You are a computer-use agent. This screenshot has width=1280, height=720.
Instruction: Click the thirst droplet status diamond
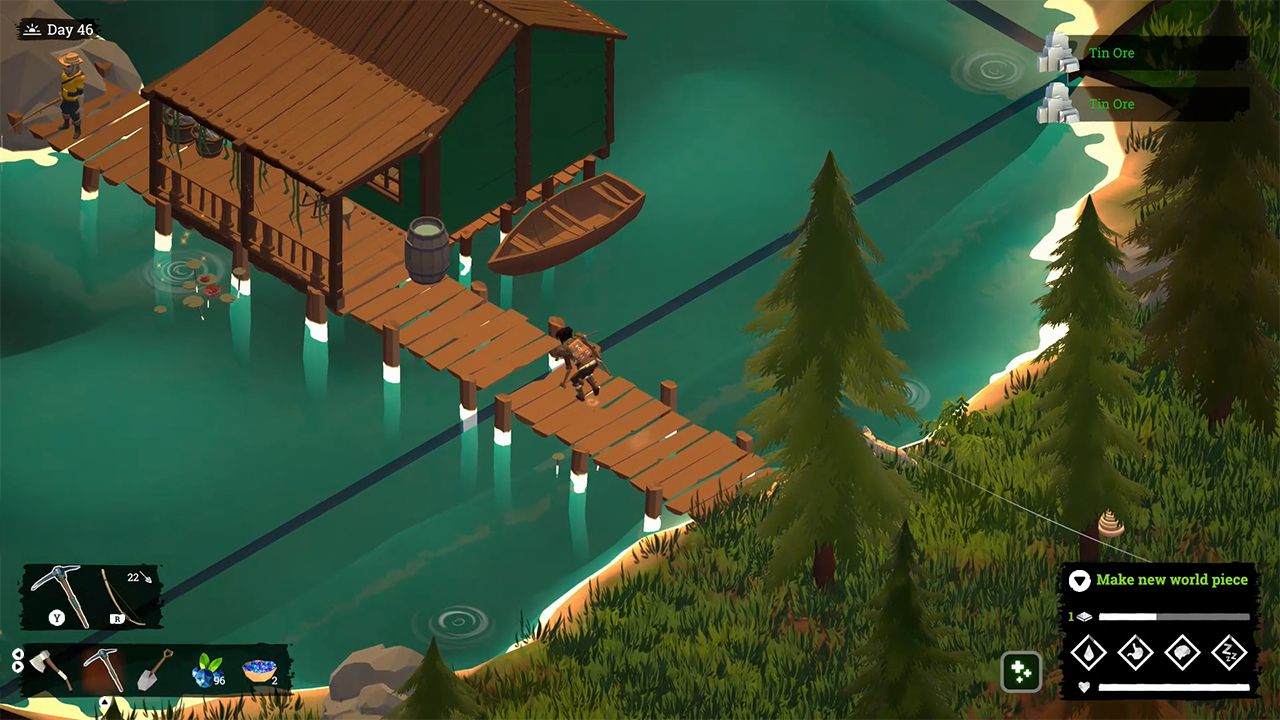pyautogui.click(x=1090, y=652)
